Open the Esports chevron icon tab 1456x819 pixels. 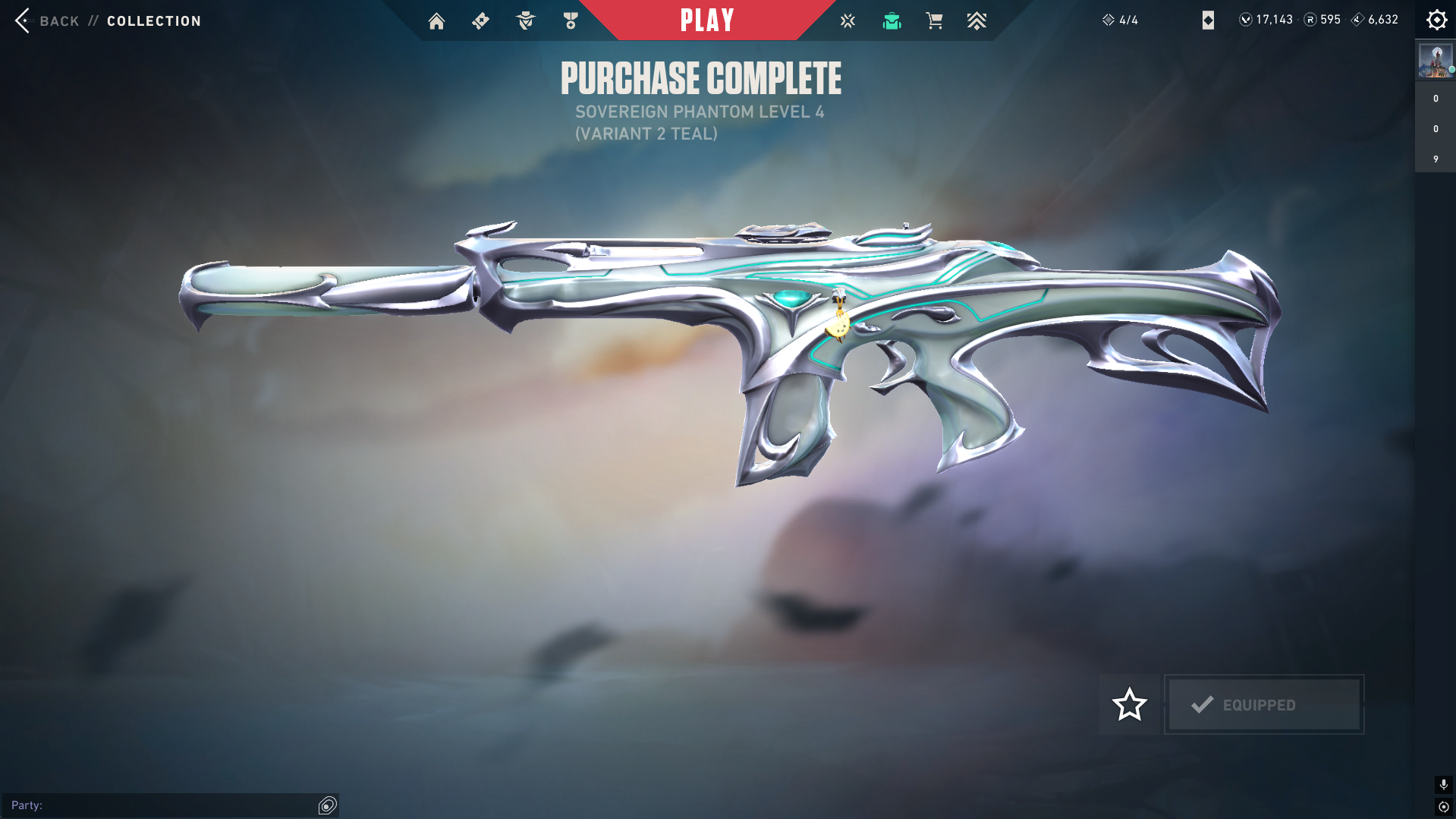coord(976,20)
